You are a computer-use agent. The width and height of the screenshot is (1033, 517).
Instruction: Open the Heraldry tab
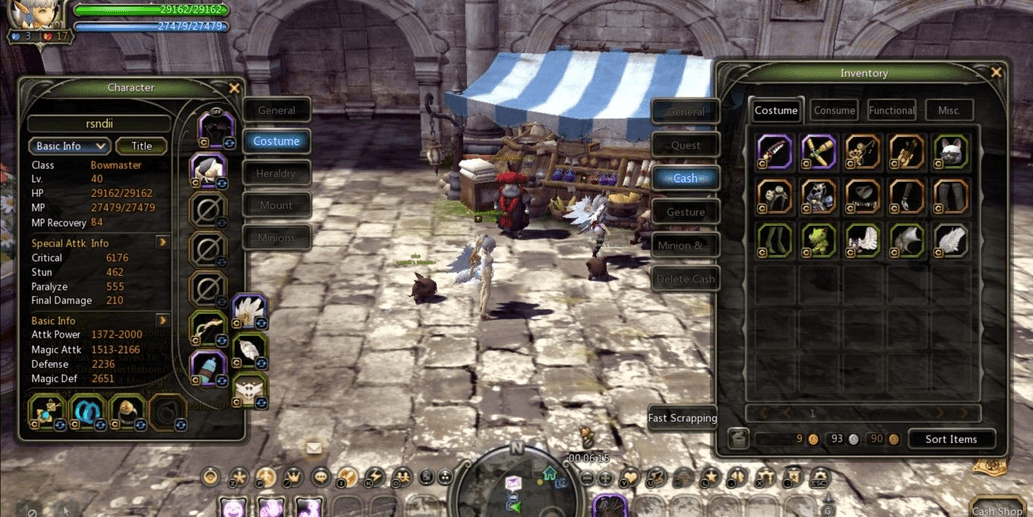tap(276, 174)
